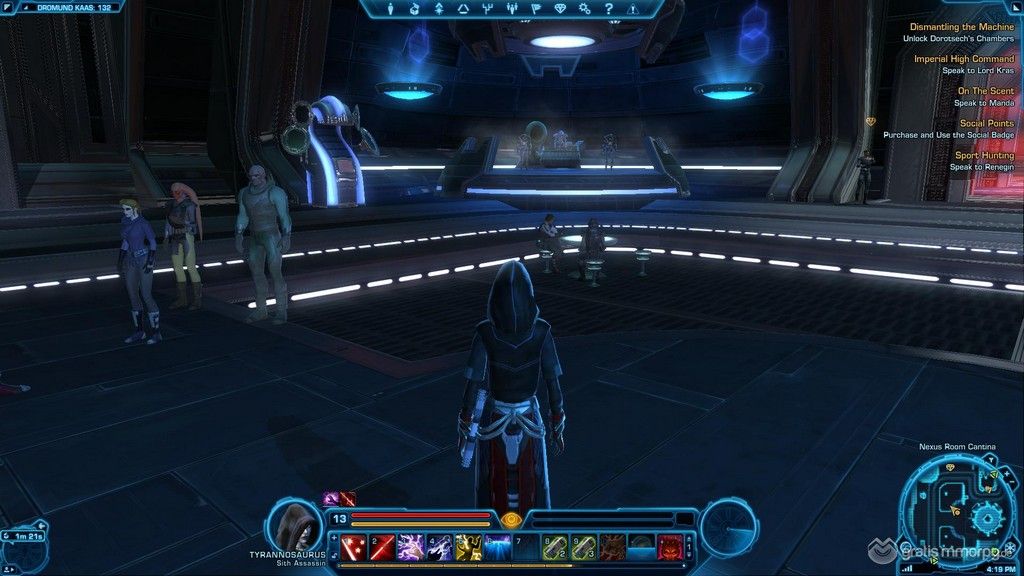Activate the yellow figure ability in slot 5
Viewport: 1024px width, 576px height.
(x=469, y=547)
